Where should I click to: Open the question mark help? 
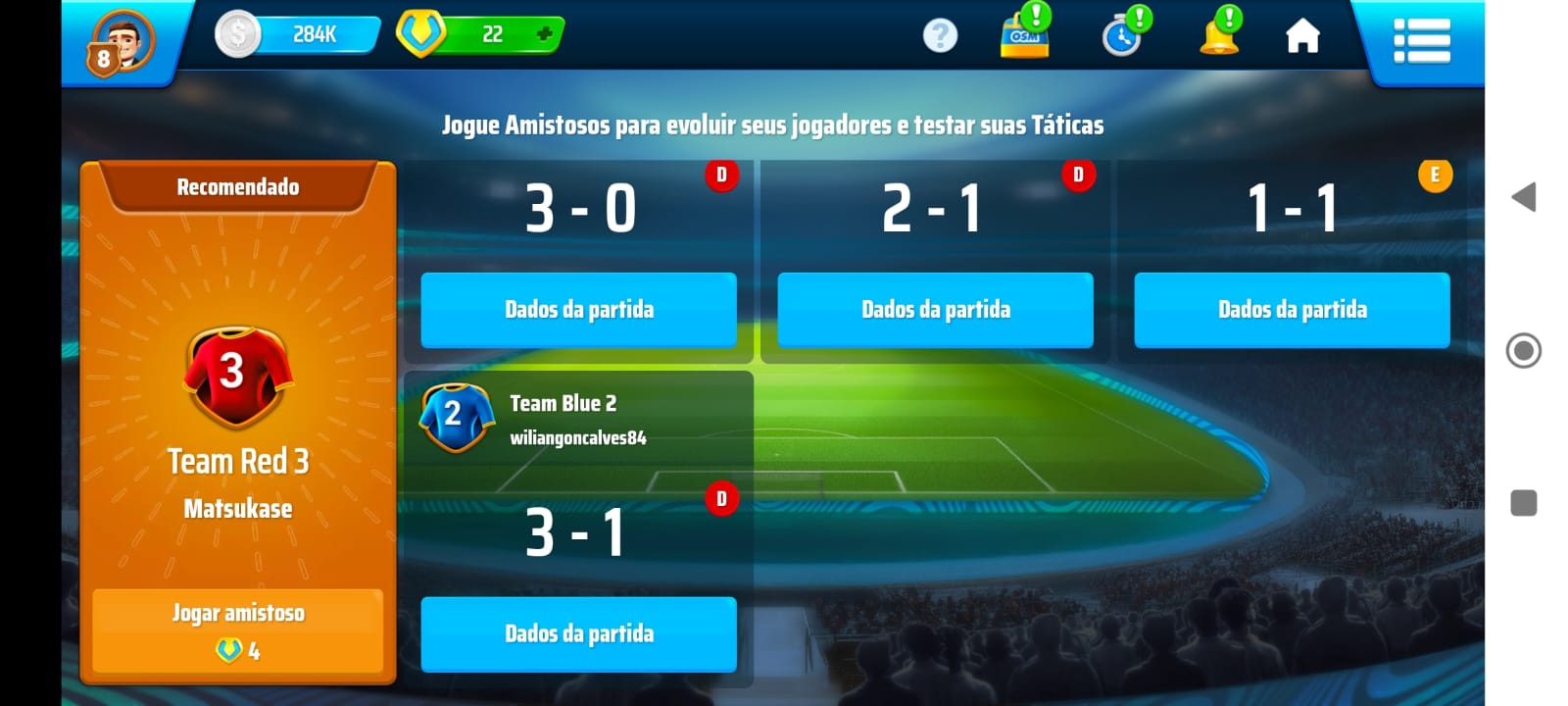tap(940, 36)
